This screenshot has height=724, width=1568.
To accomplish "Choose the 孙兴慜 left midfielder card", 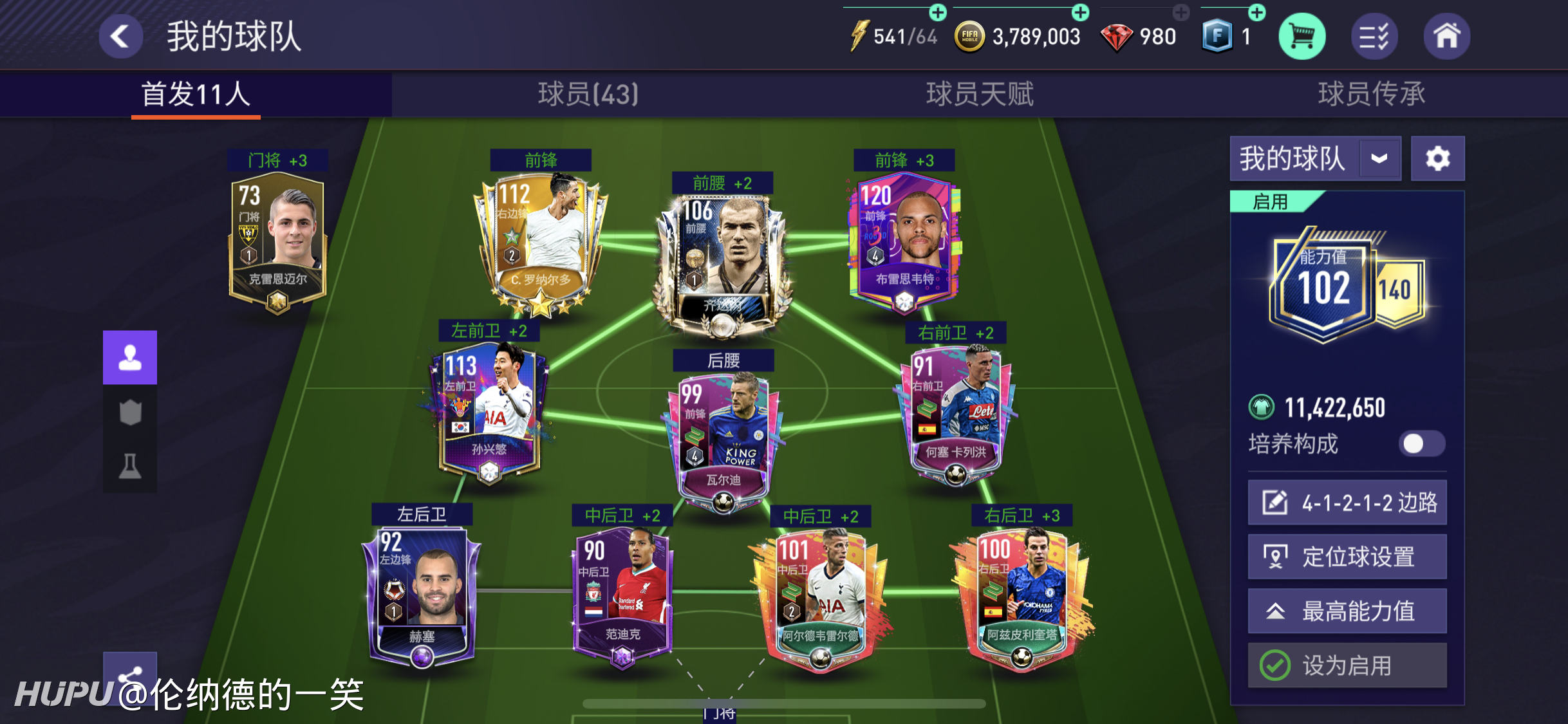I will click(489, 412).
